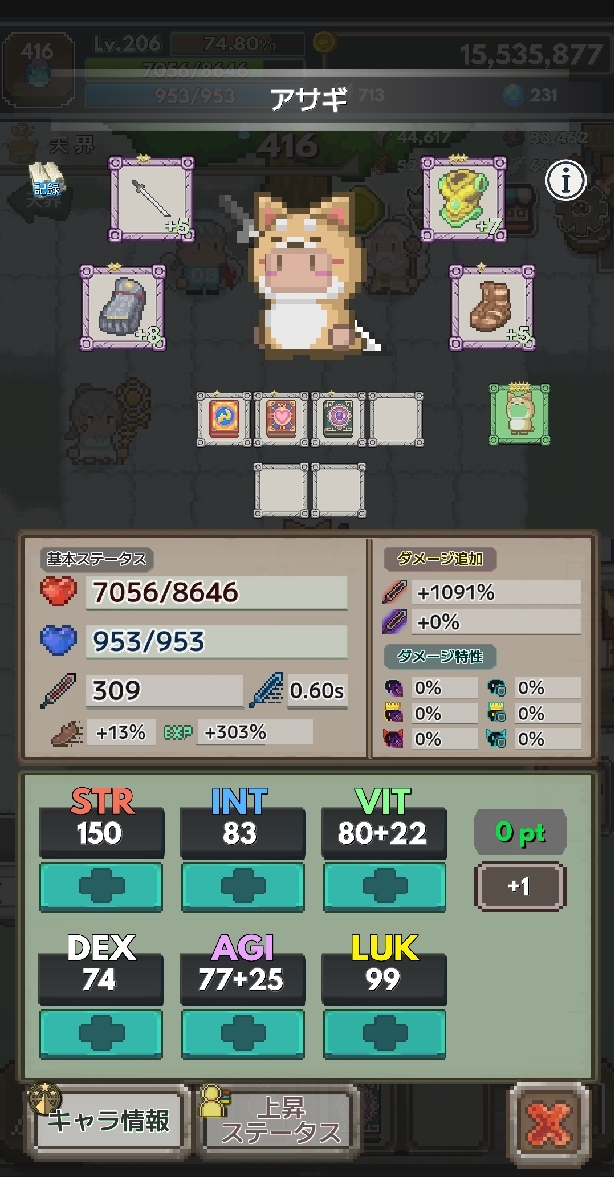Select the pink heart skill book
This screenshot has height=1177, width=614.
click(x=281, y=419)
